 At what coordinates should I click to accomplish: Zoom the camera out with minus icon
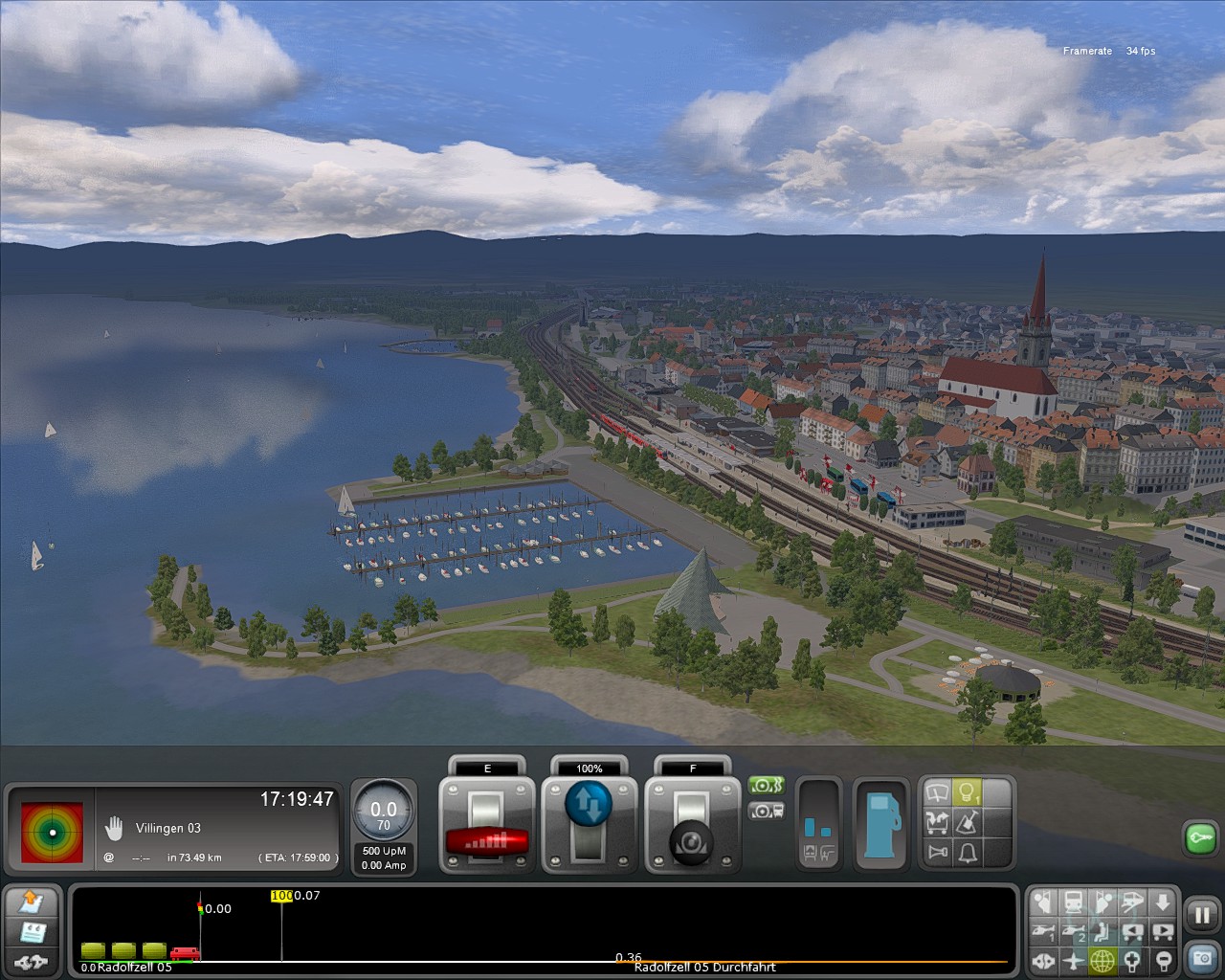coord(1164,961)
